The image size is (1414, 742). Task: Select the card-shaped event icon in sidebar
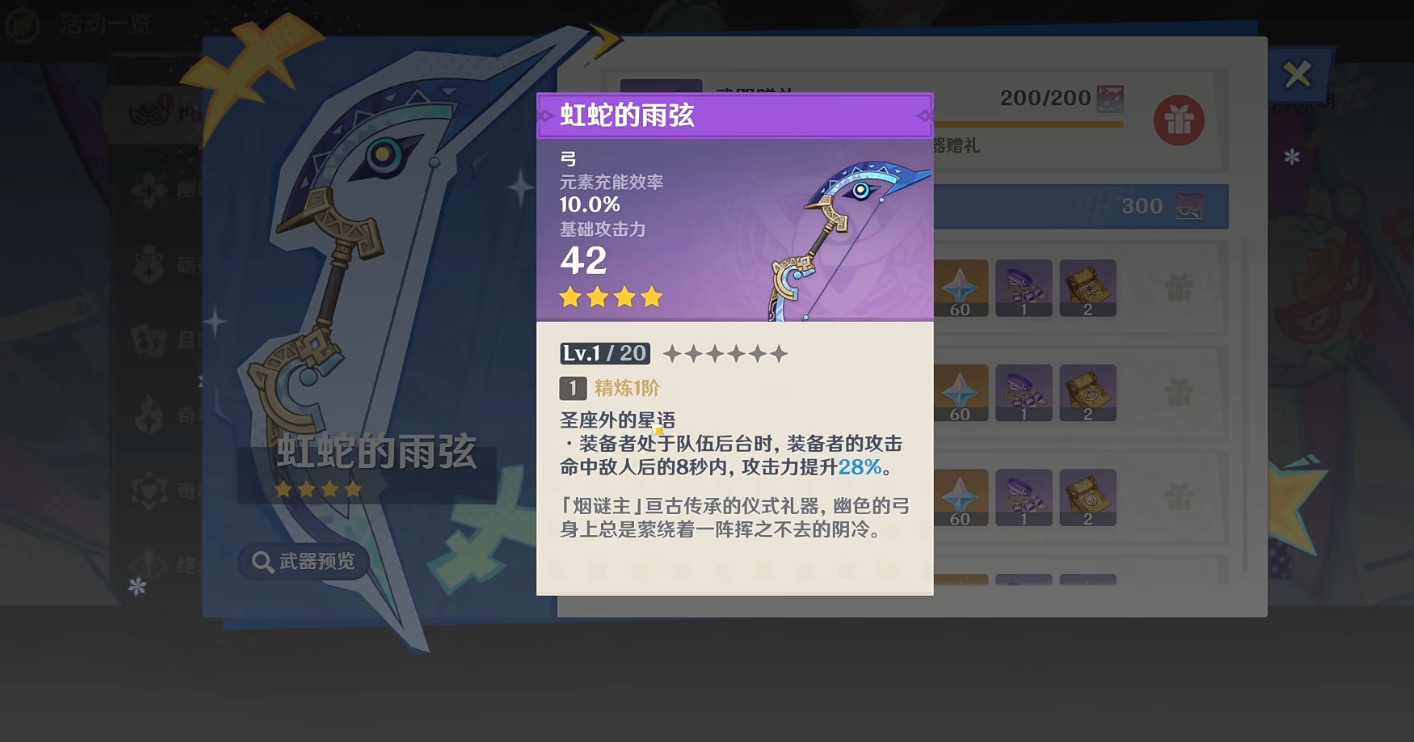coord(148,340)
